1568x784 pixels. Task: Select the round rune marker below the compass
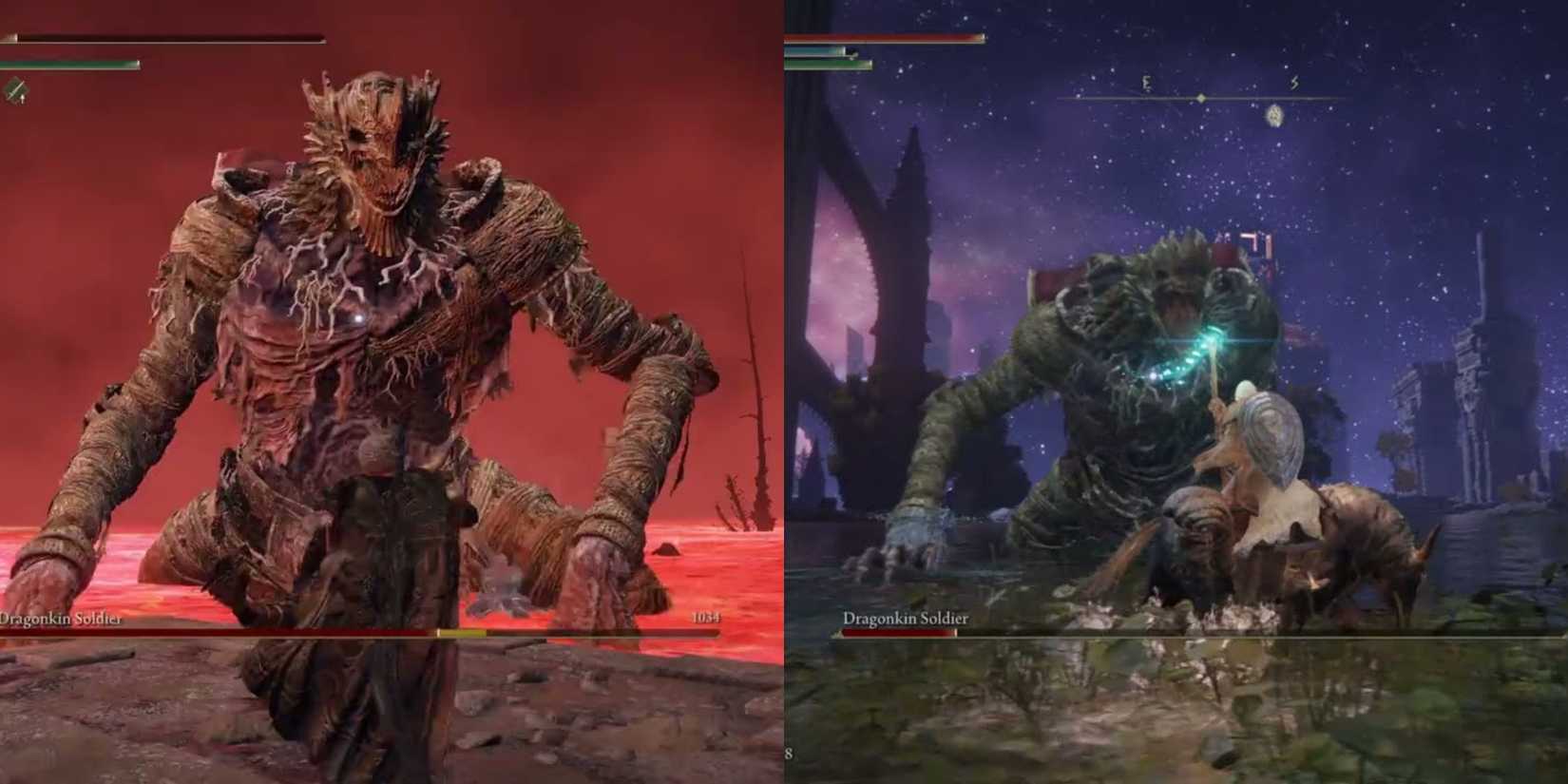coord(1275,116)
